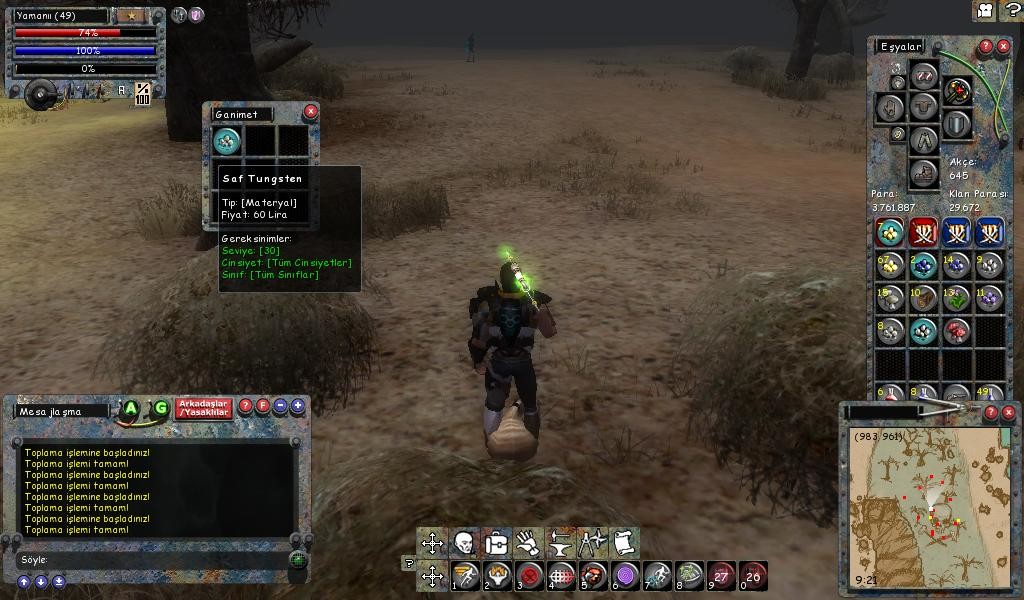The width and height of the screenshot is (1024, 600).
Task: Toggle the green A chat channel
Action: coord(130,408)
